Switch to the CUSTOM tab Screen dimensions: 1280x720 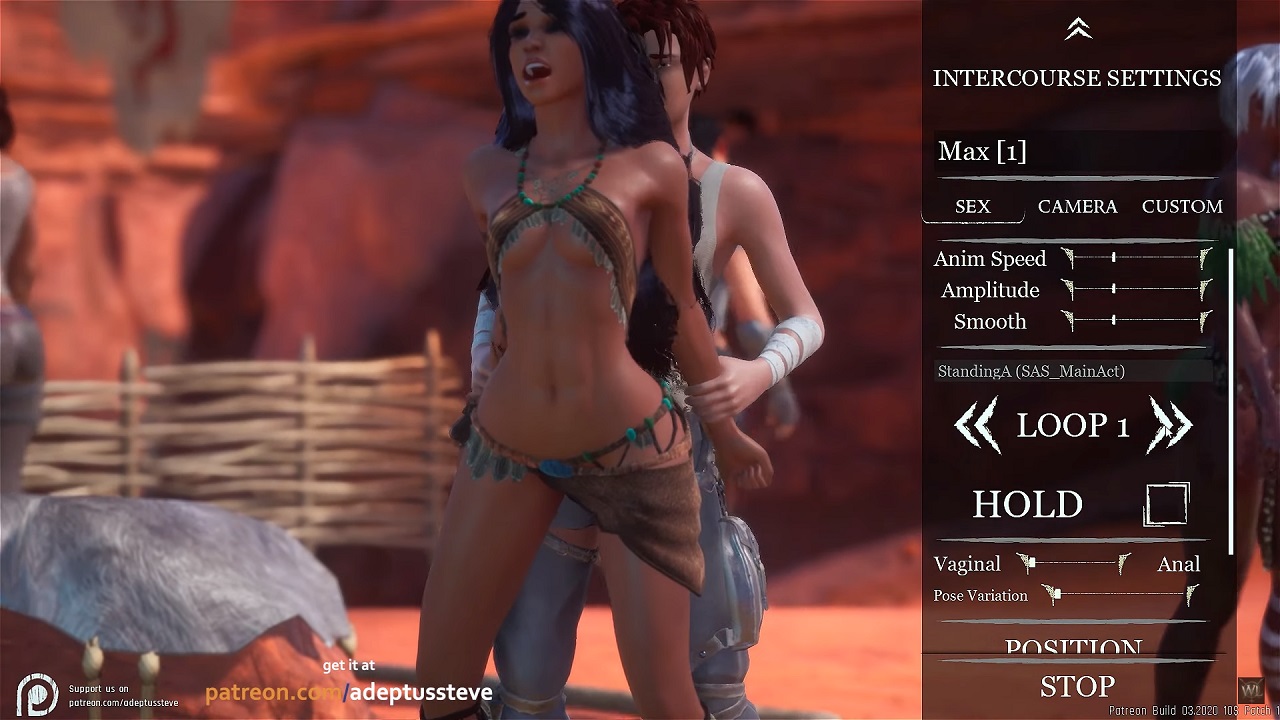[1182, 207]
